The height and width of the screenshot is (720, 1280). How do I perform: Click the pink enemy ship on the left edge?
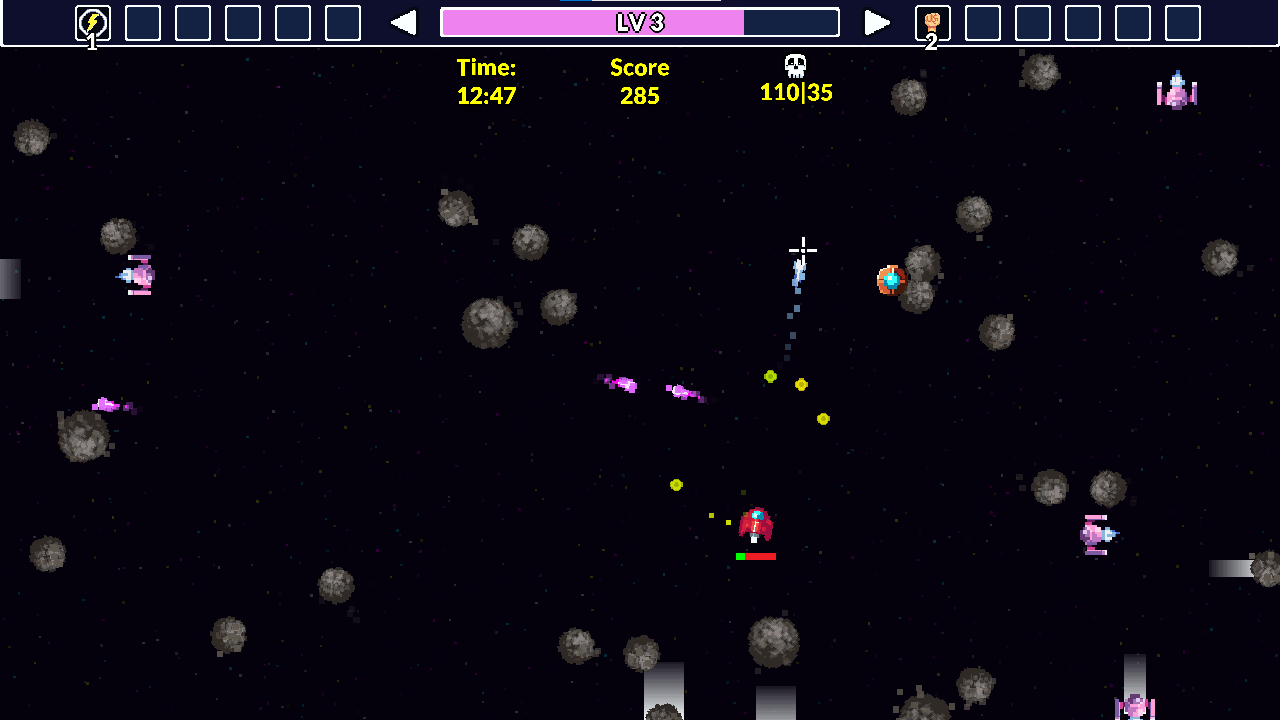pos(135,275)
